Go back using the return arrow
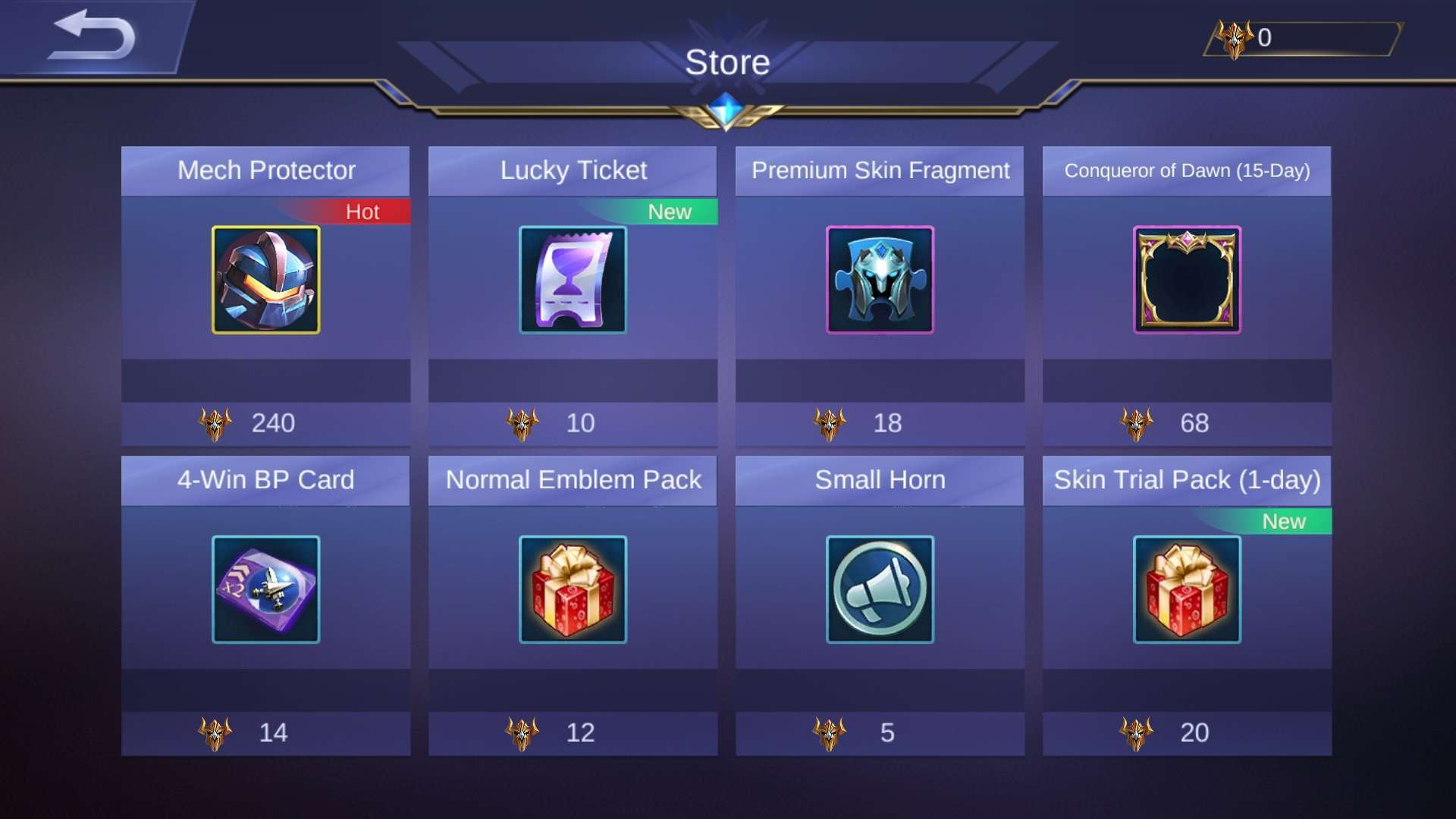The width and height of the screenshot is (1456, 819). click(93, 36)
